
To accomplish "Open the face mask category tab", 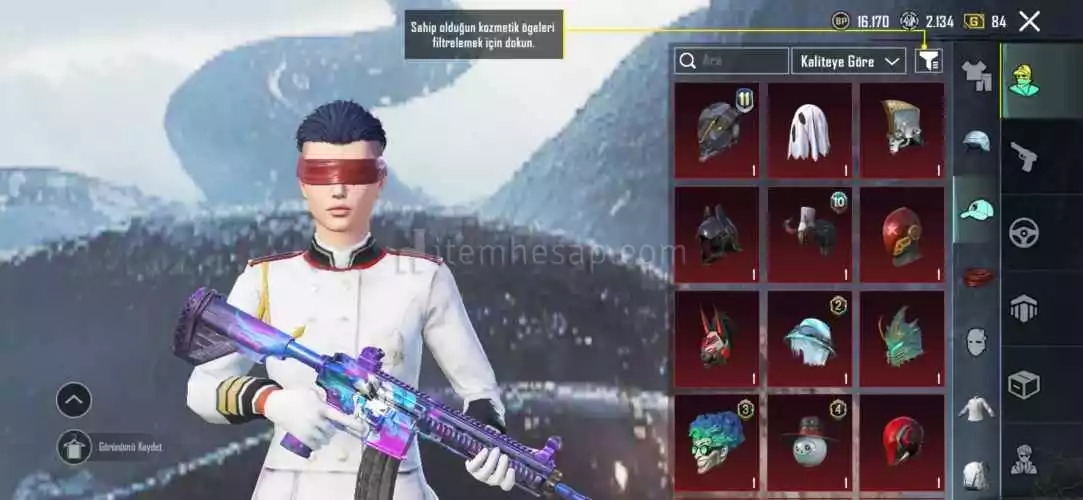I will tap(976, 342).
